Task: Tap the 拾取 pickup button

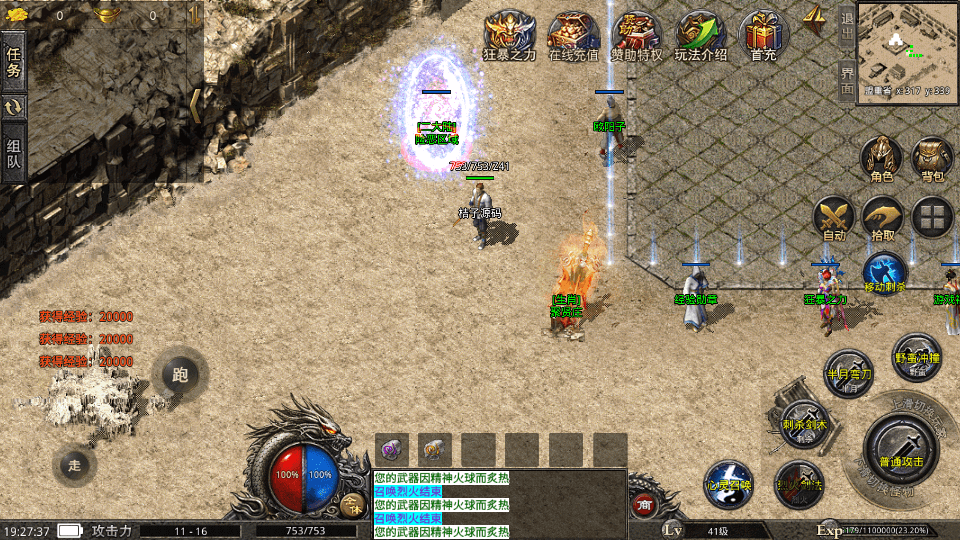Action: pos(883,219)
